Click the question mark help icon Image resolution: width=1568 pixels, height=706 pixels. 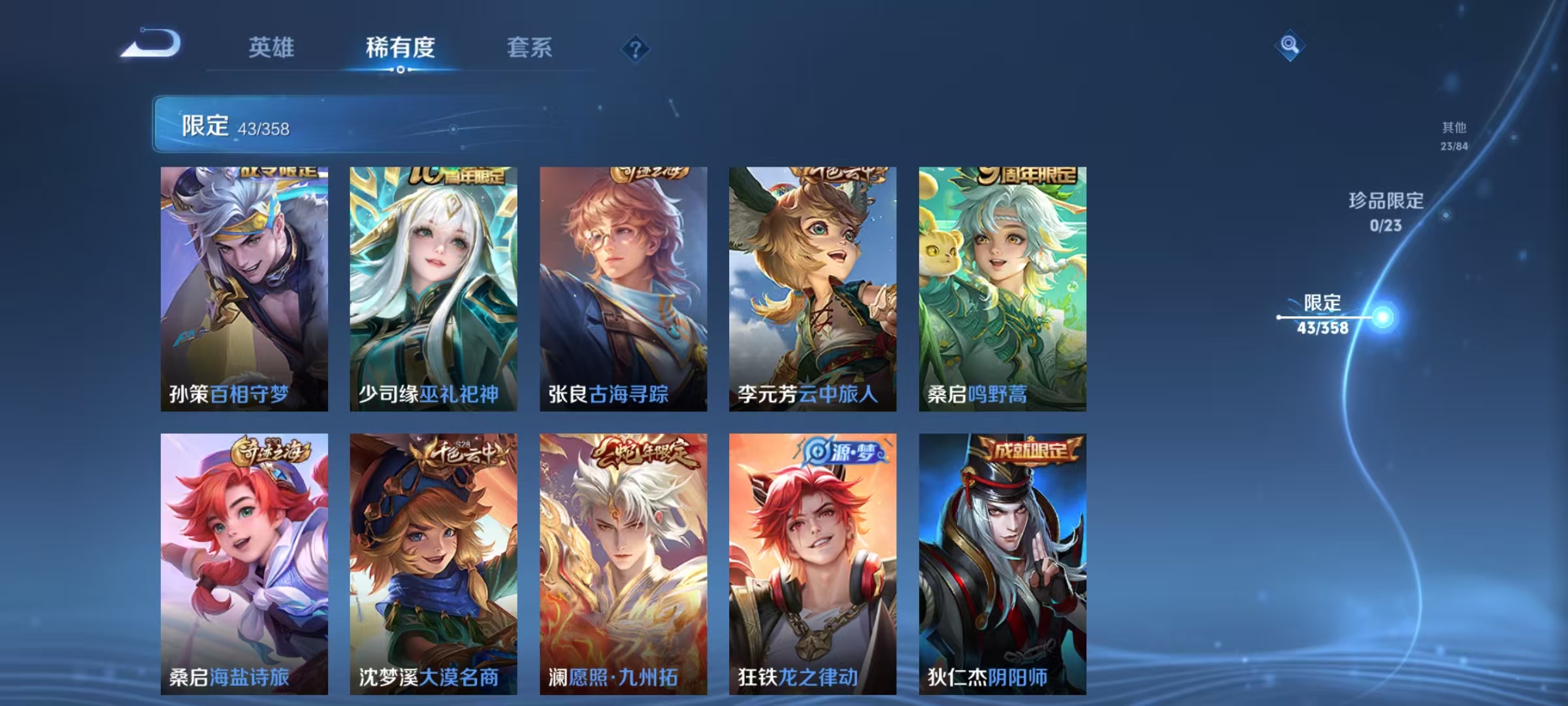pos(637,49)
